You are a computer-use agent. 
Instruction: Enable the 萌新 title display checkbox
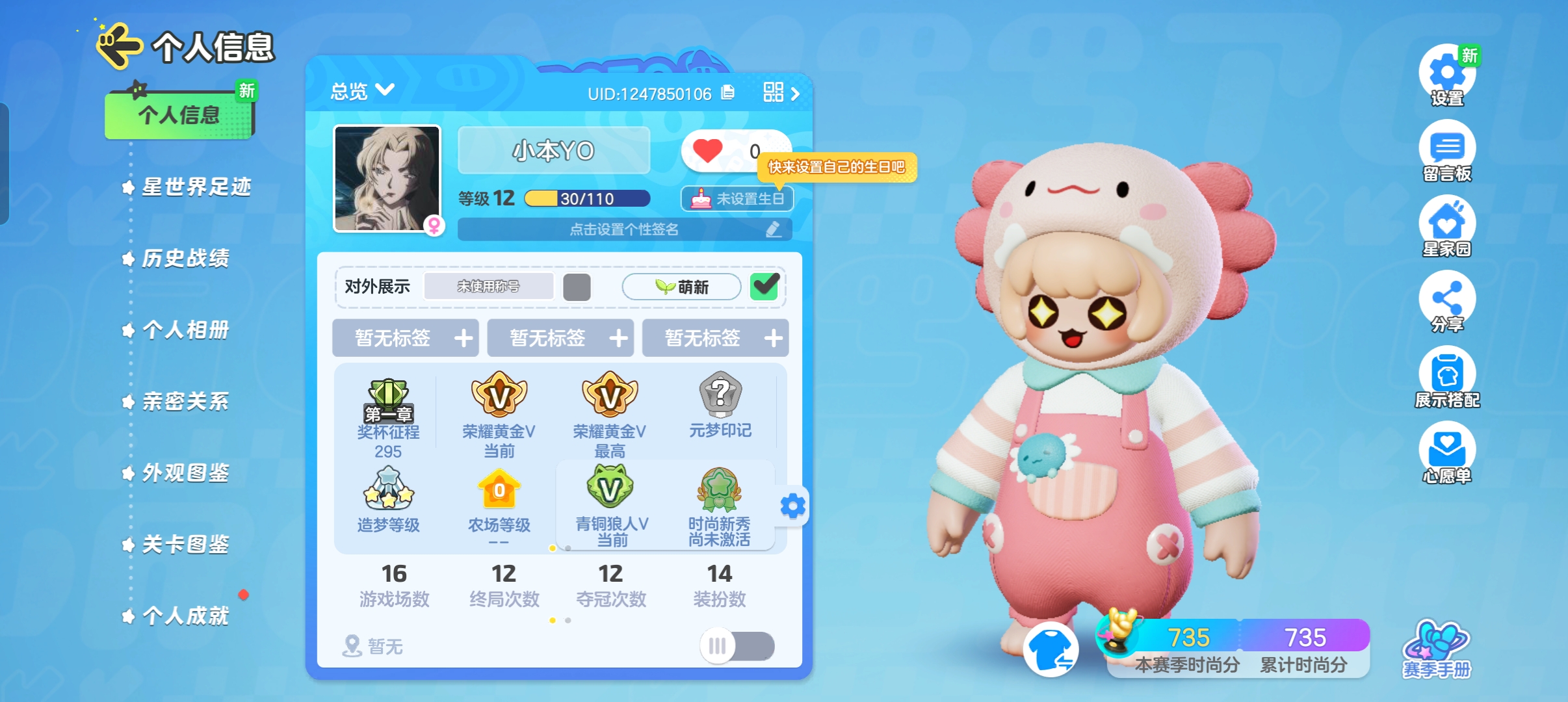(x=766, y=286)
